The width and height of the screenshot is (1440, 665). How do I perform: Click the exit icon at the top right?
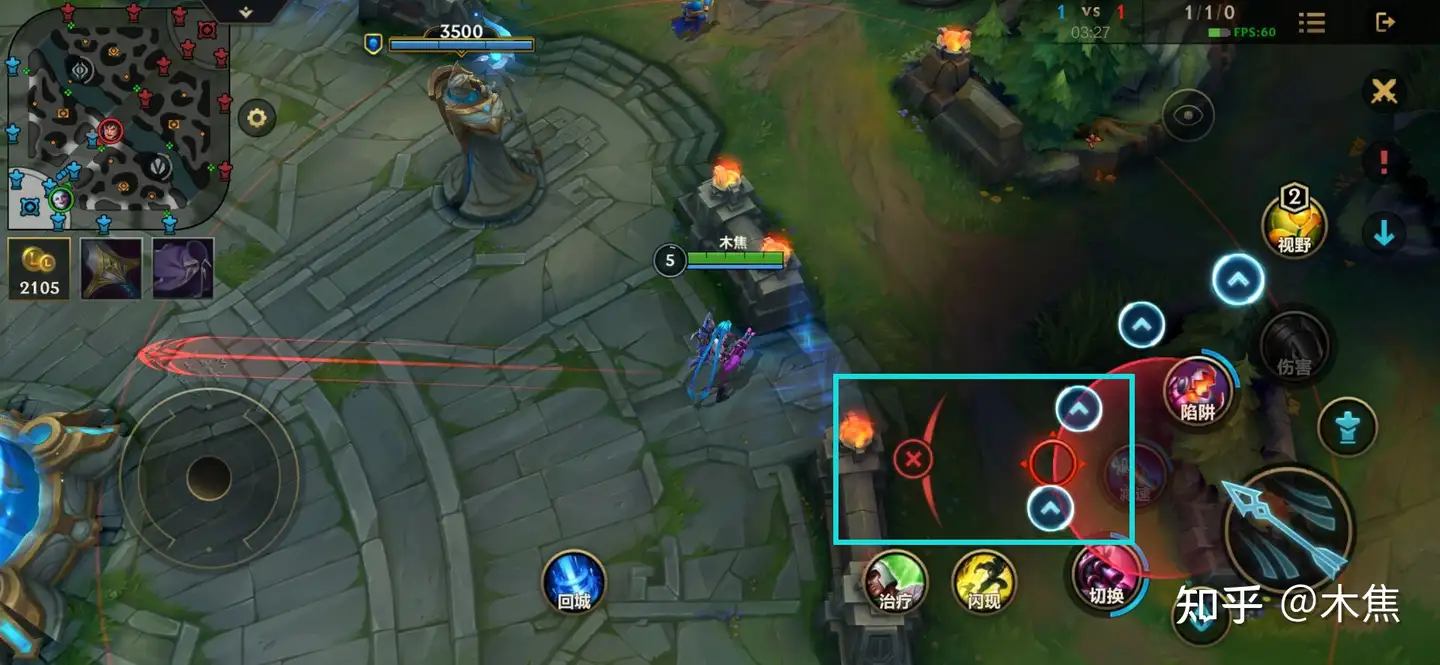click(1385, 22)
